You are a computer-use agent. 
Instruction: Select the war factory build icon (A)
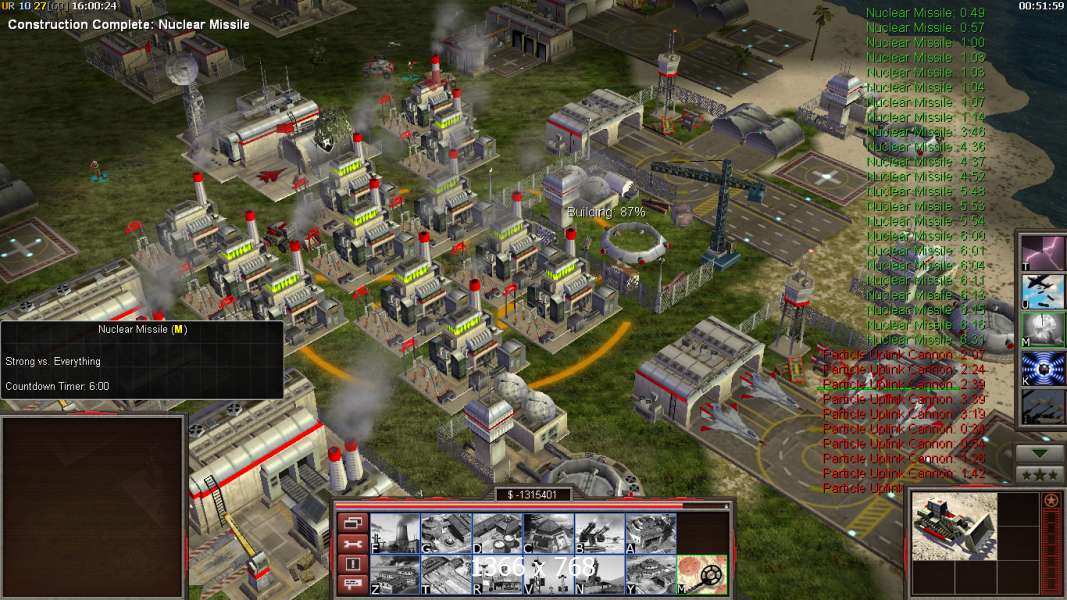[650, 533]
